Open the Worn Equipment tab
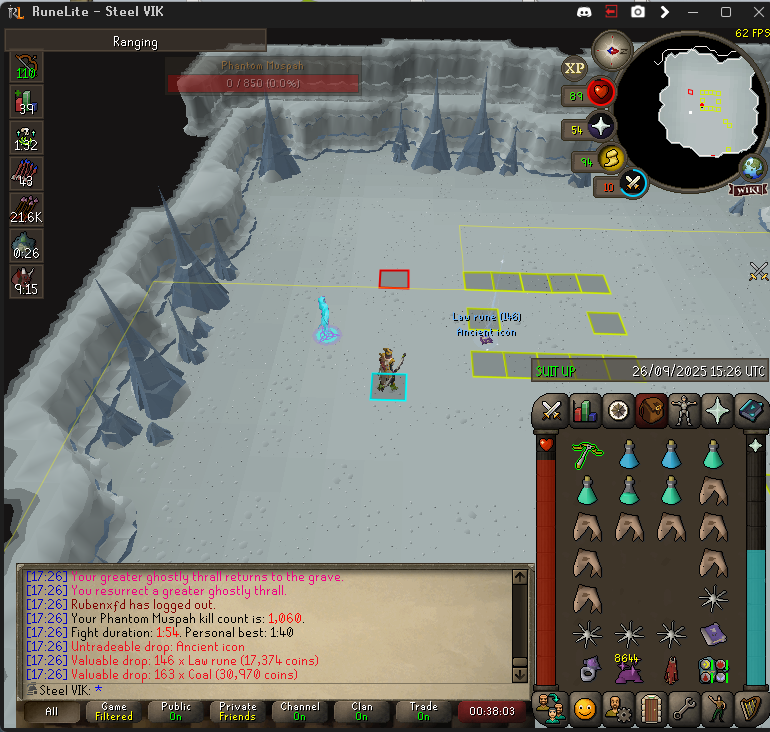The height and width of the screenshot is (732, 770). (685, 410)
